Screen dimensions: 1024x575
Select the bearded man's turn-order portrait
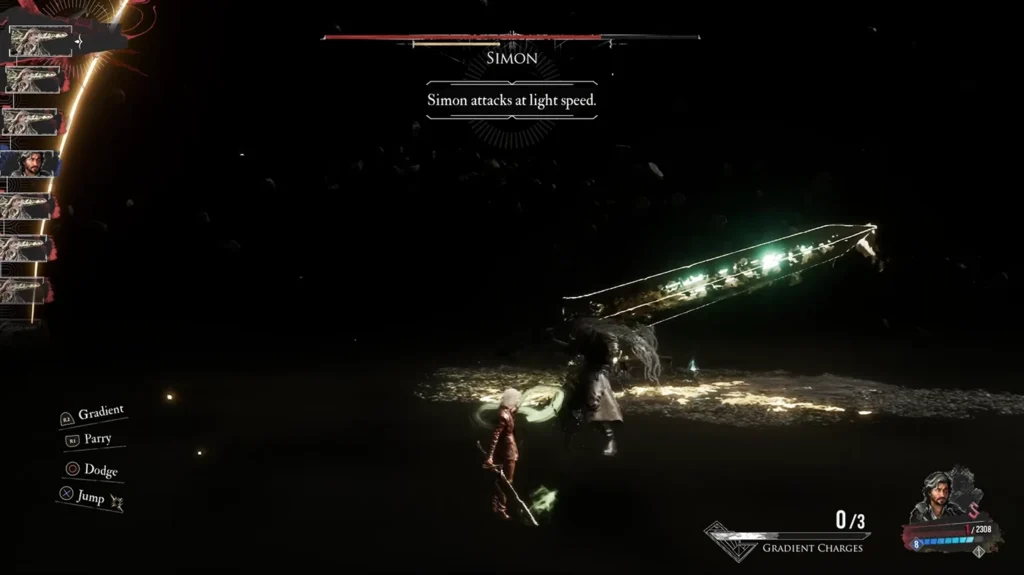pos(31,163)
